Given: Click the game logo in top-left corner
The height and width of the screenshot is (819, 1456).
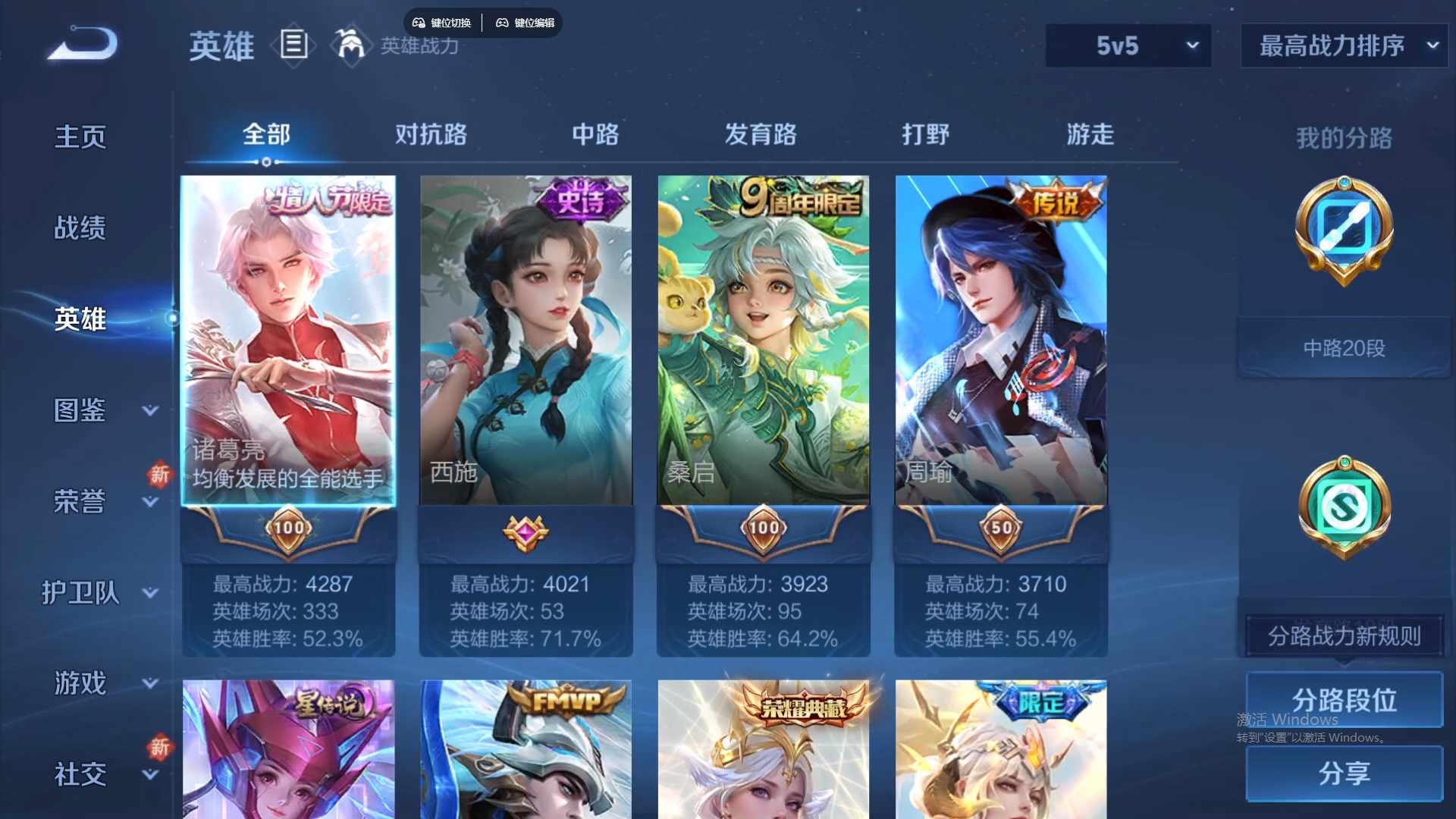Looking at the screenshot, I should point(83,43).
